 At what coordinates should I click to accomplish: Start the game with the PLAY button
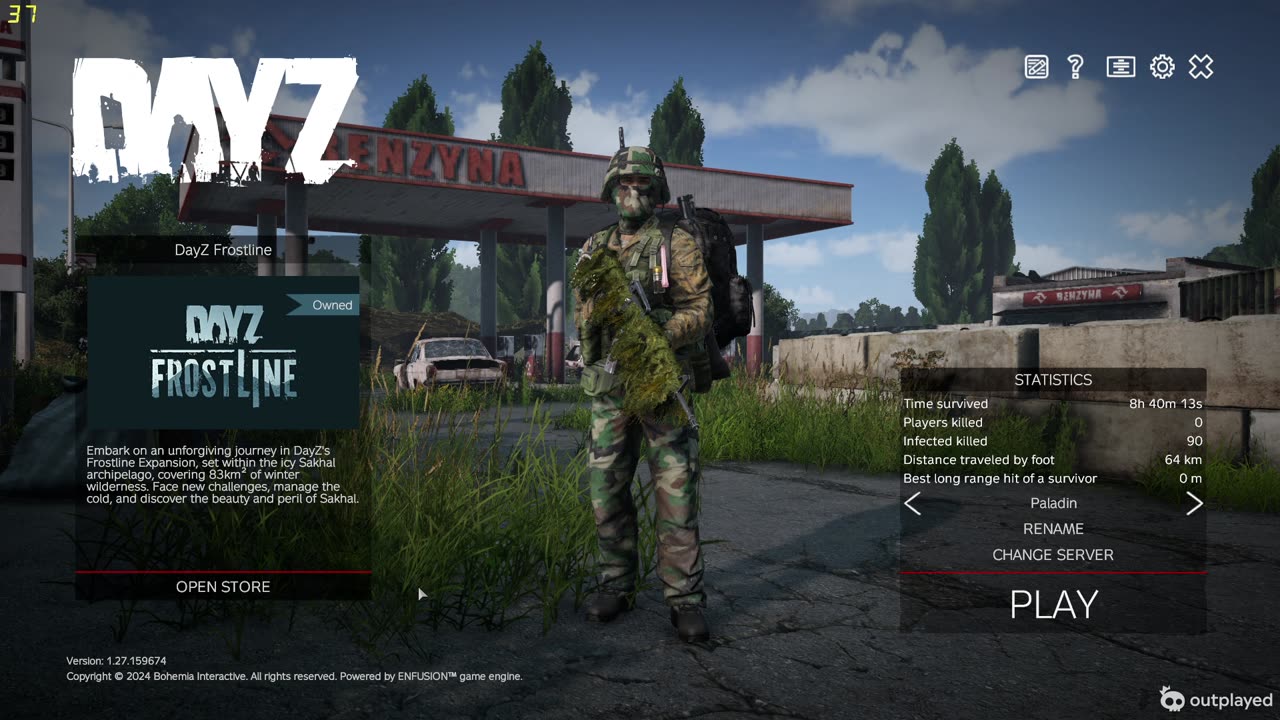pyautogui.click(x=1053, y=604)
